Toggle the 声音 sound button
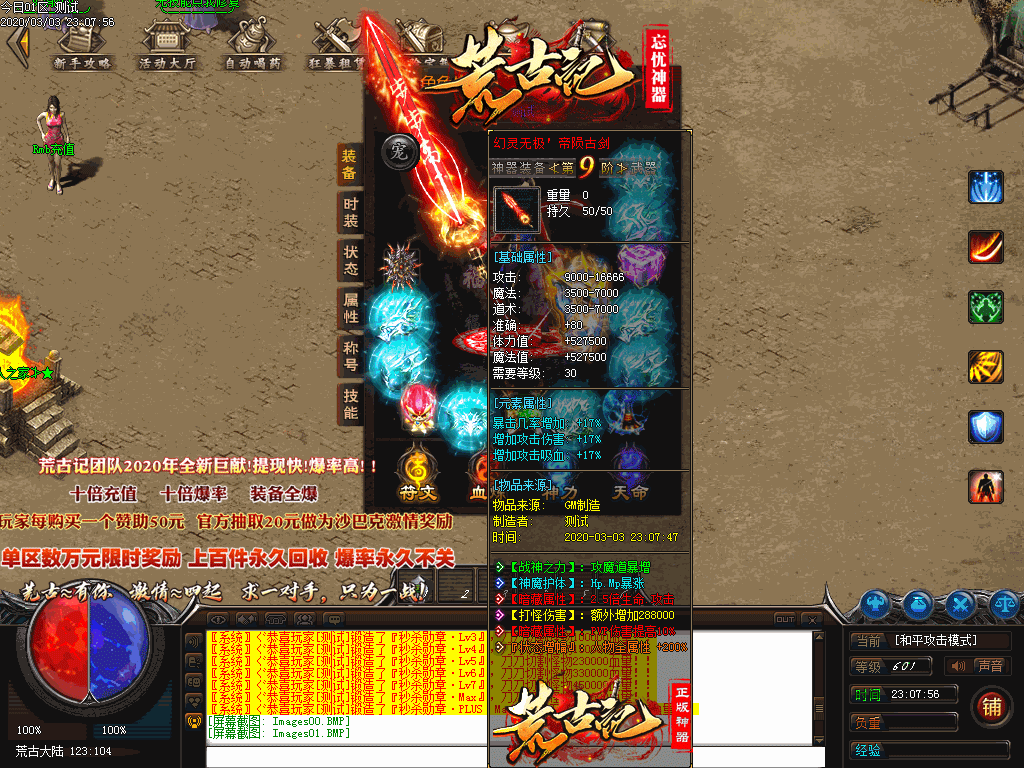 [979, 666]
